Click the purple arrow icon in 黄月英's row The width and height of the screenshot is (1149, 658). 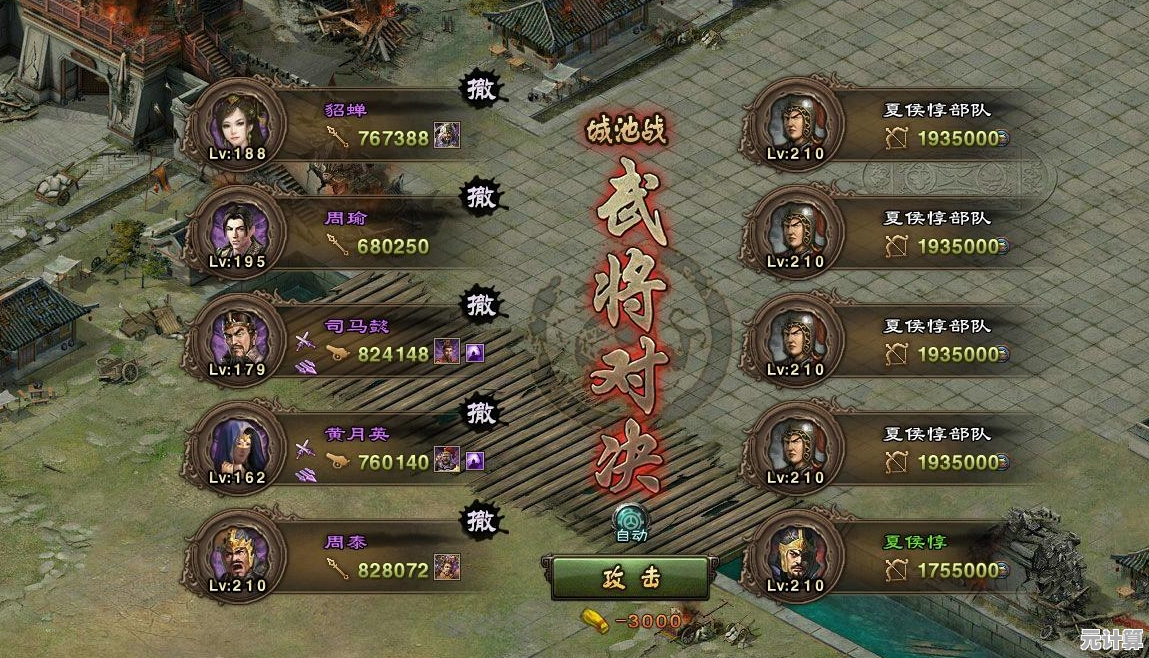[475, 460]
